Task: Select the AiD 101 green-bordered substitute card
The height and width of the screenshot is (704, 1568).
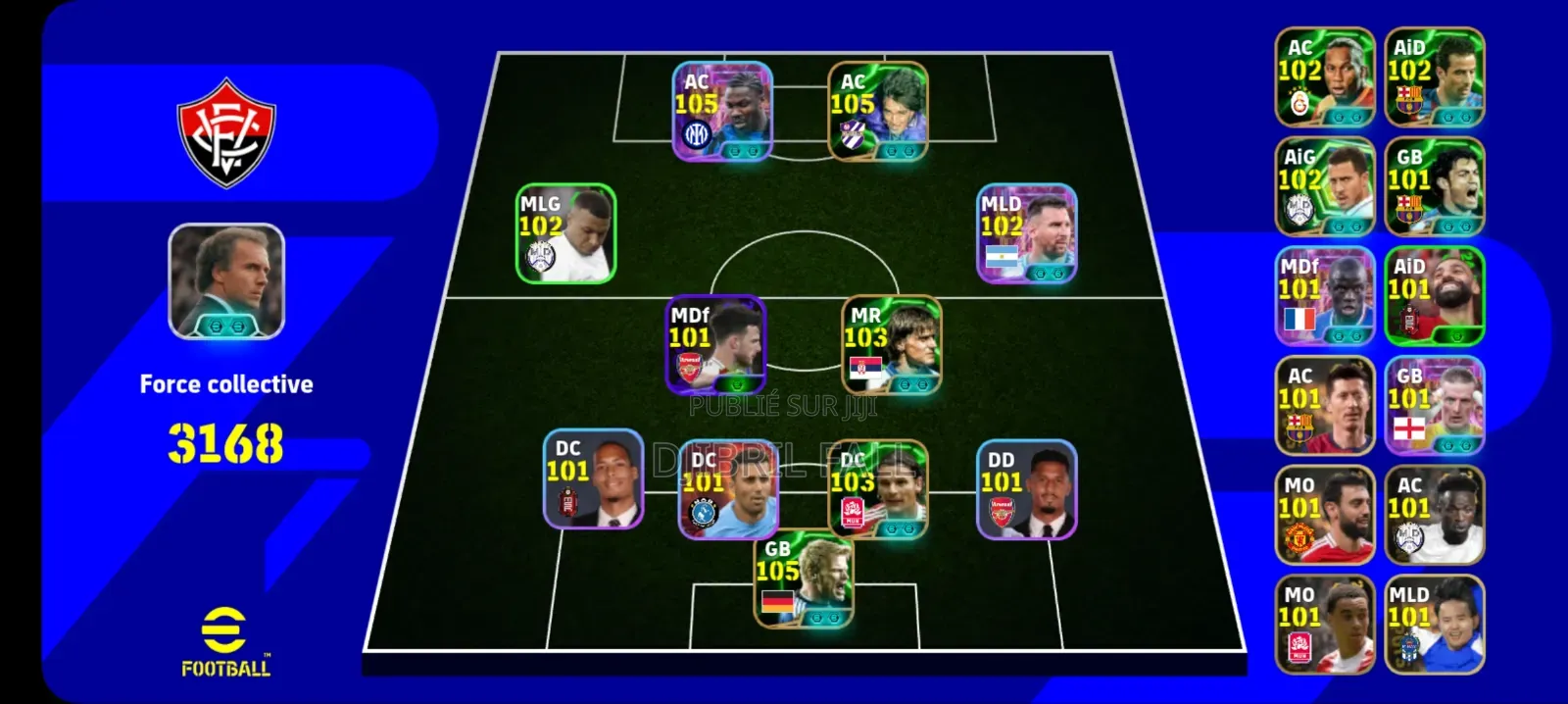Action: coord(1434,296)
